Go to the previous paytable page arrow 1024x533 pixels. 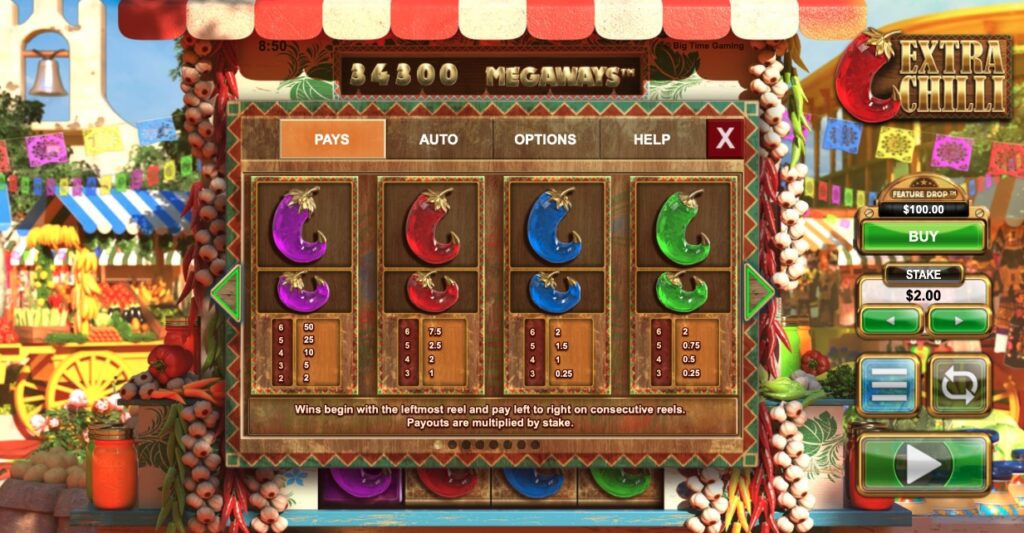pyautogui.click(x=225, y=293)
